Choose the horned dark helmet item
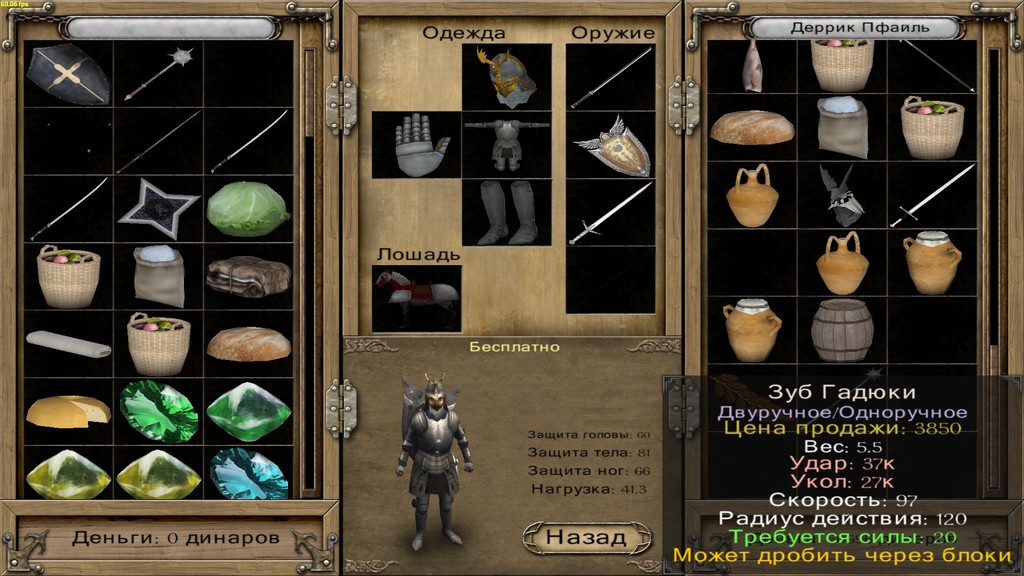 [x=841, y=195]
